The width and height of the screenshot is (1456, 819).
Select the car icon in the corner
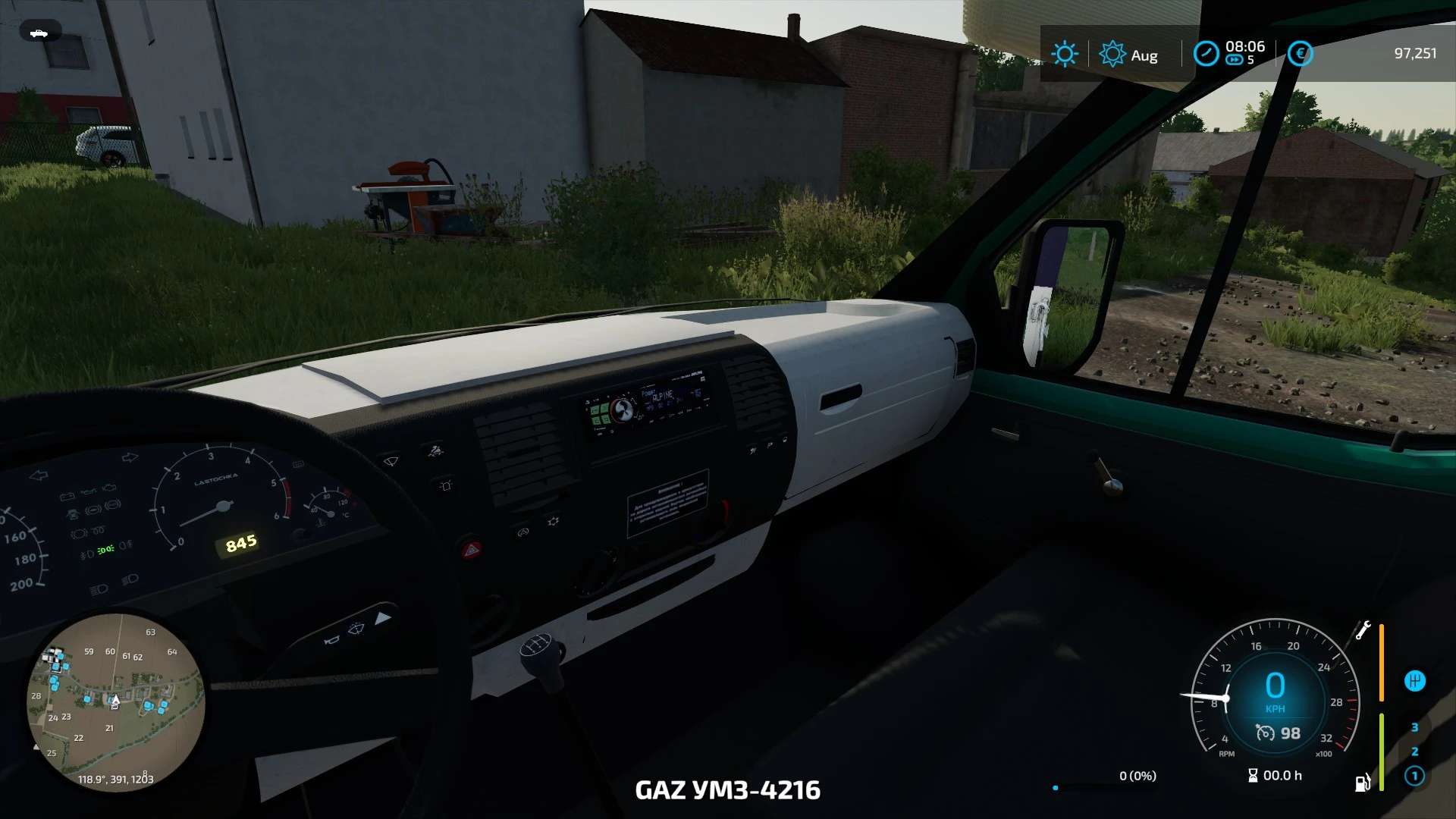pos(39,33)
